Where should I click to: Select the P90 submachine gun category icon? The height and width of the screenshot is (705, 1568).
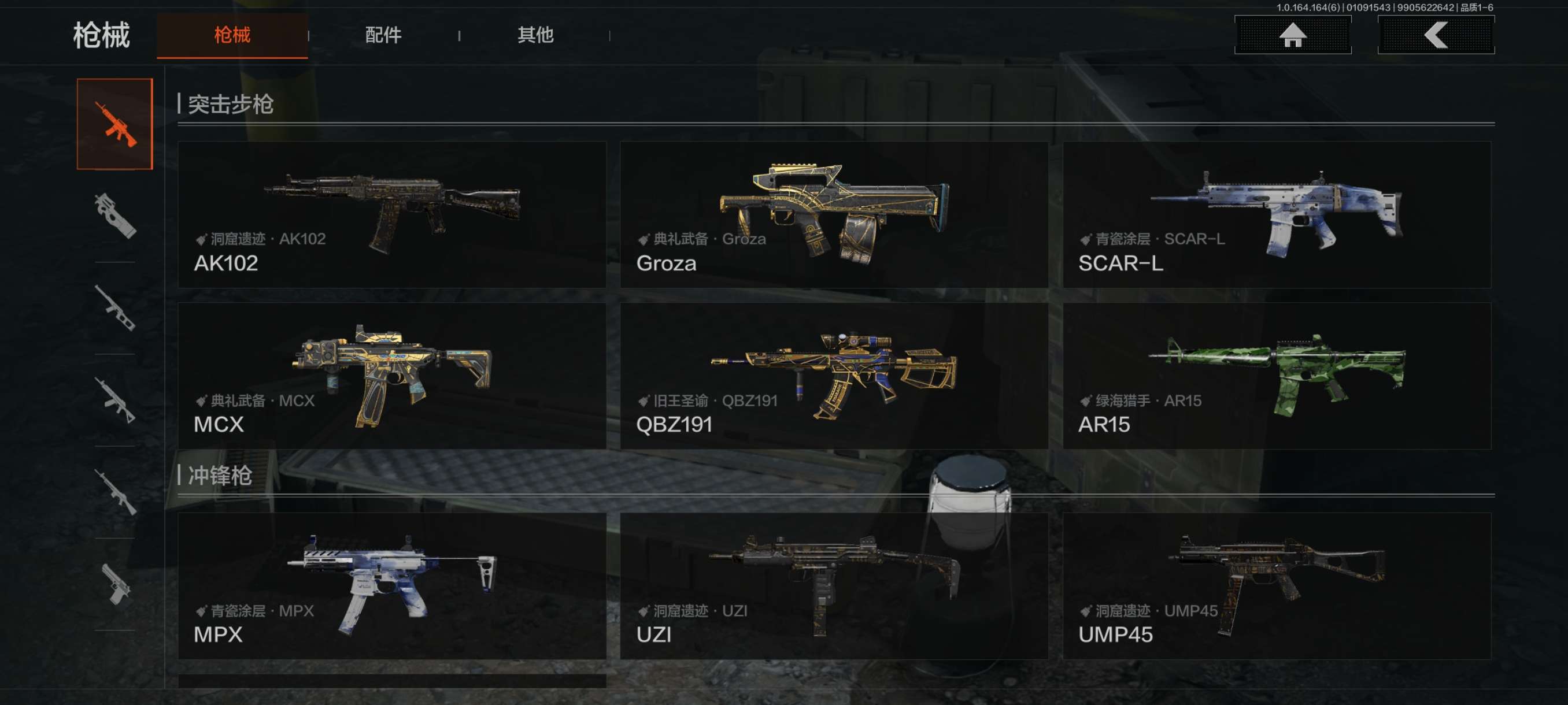[x=115, y=216]
